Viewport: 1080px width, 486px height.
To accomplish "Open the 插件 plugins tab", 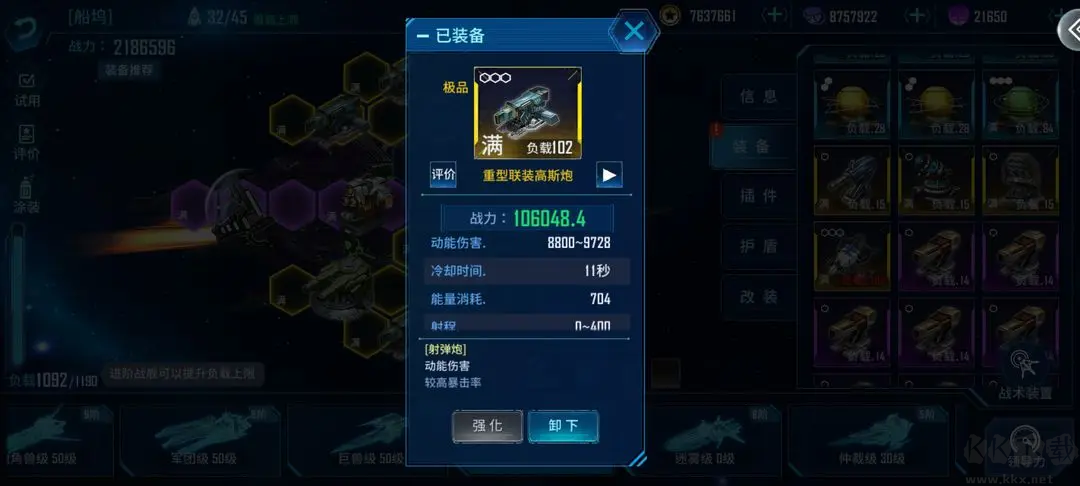I will 758,196.
